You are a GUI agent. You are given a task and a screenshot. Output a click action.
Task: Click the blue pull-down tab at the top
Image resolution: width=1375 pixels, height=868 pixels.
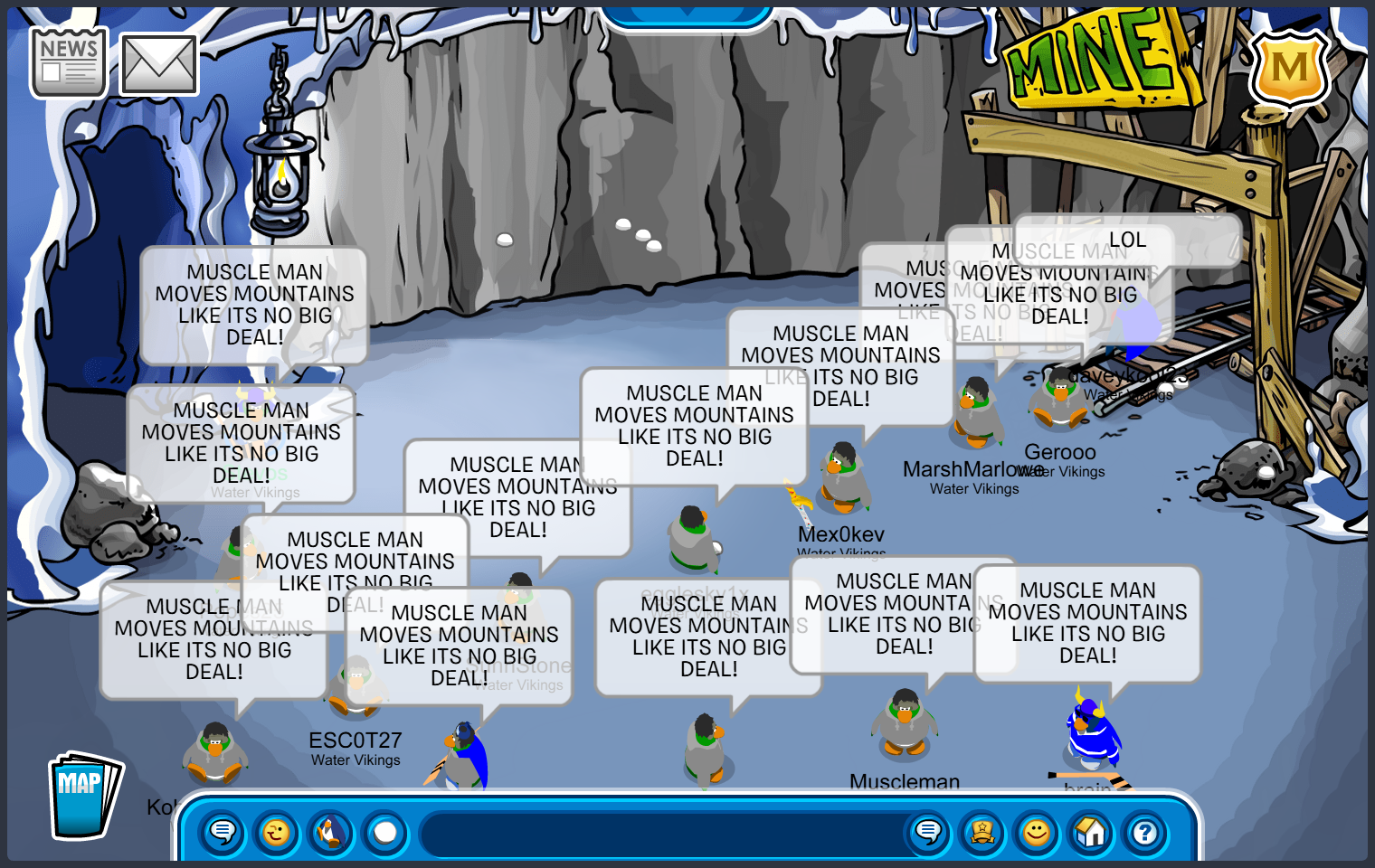[687, 13]
